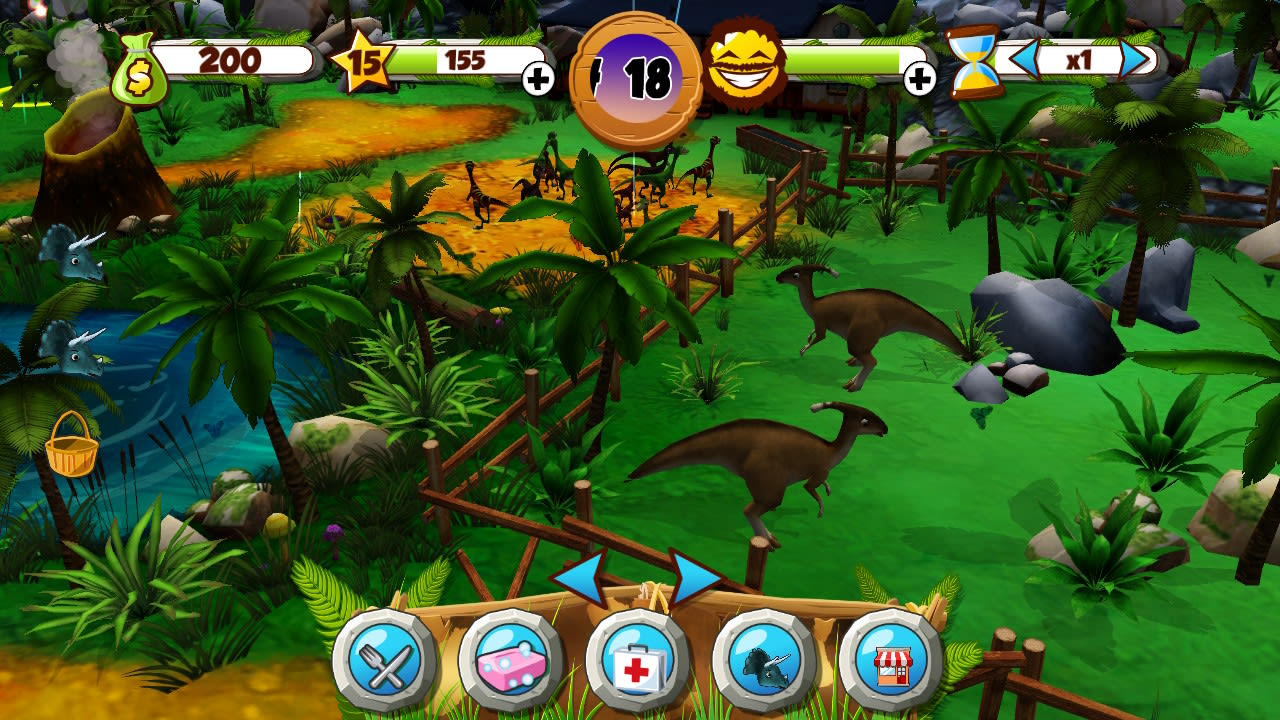Click the money bag icon

pos(140,67)
